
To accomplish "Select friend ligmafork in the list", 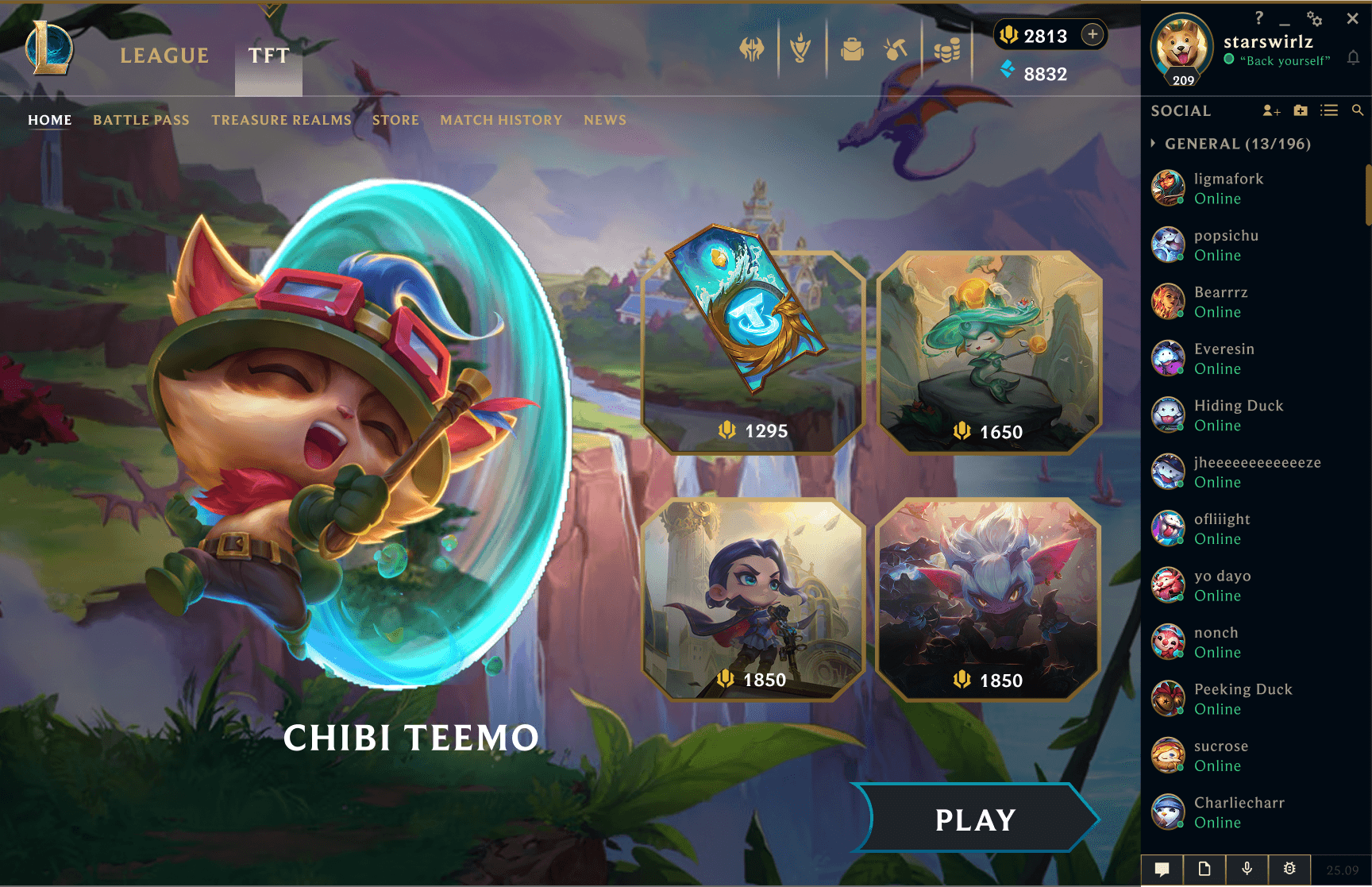I will [1228, 188].
